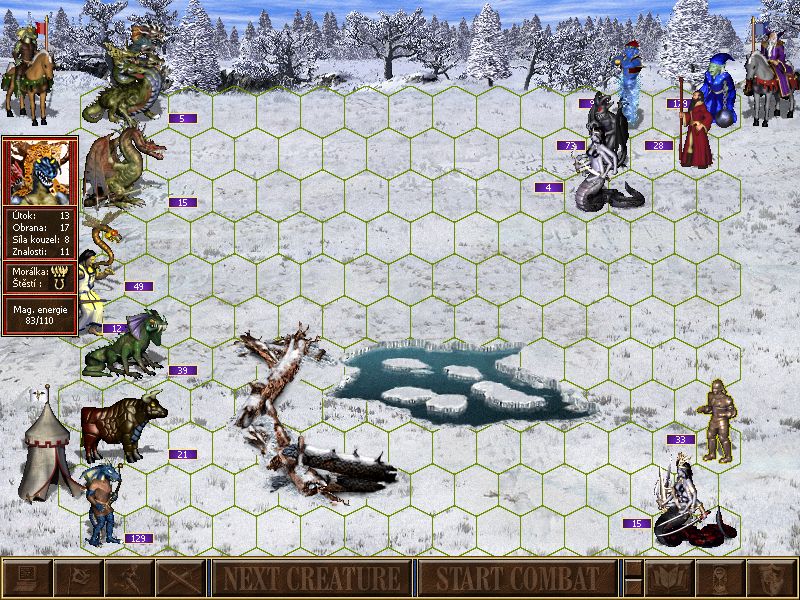Screen dimensions: 800x600
Task: Click the defend shield button
Action: [772, 578]
